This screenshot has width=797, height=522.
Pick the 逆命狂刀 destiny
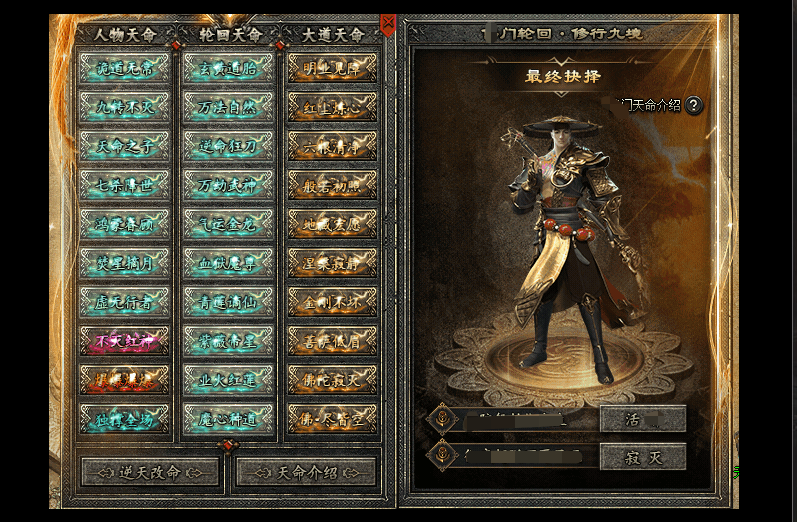click(x=229, y=145)
